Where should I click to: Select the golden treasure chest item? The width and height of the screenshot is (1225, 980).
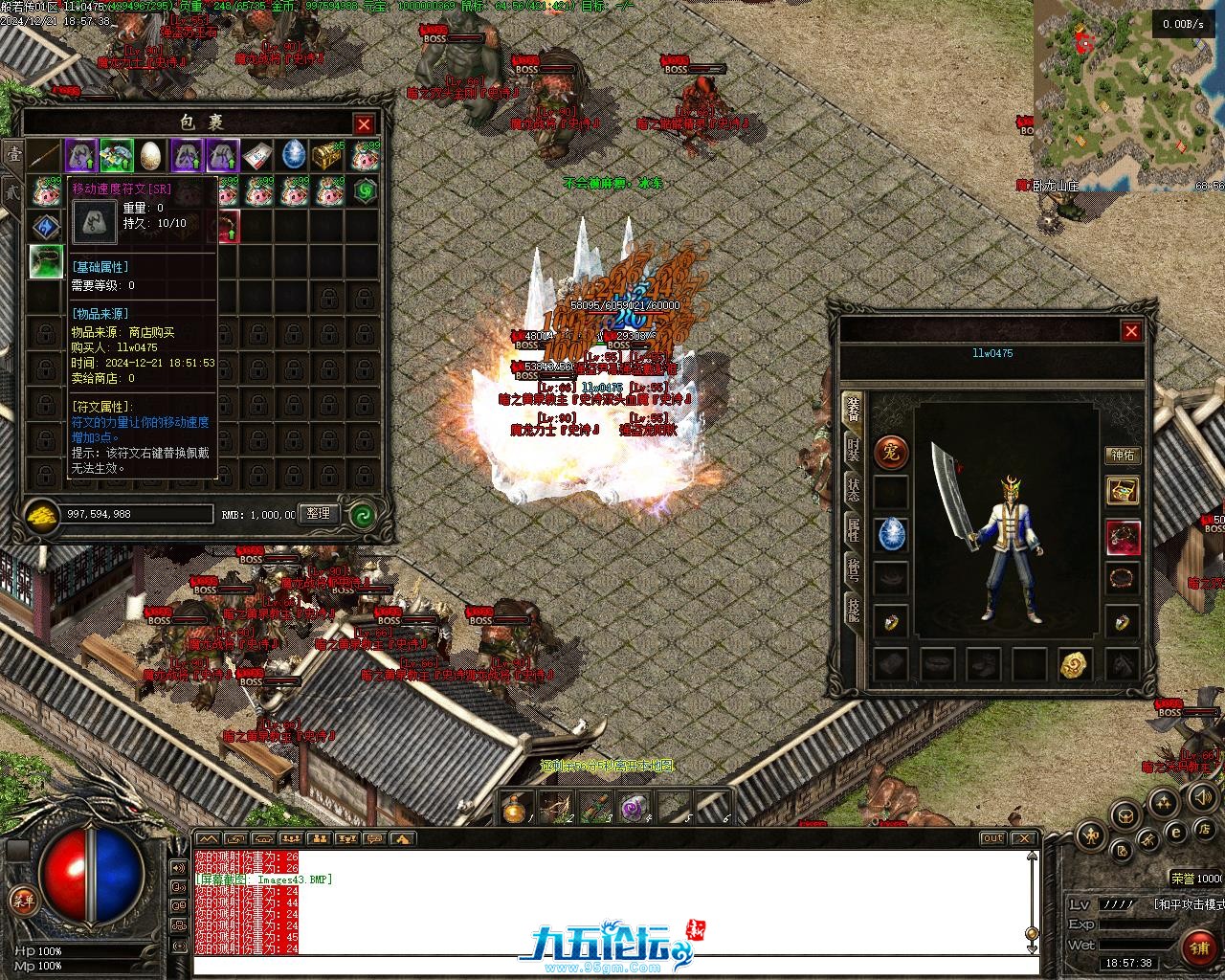click(x=328, y=155)
